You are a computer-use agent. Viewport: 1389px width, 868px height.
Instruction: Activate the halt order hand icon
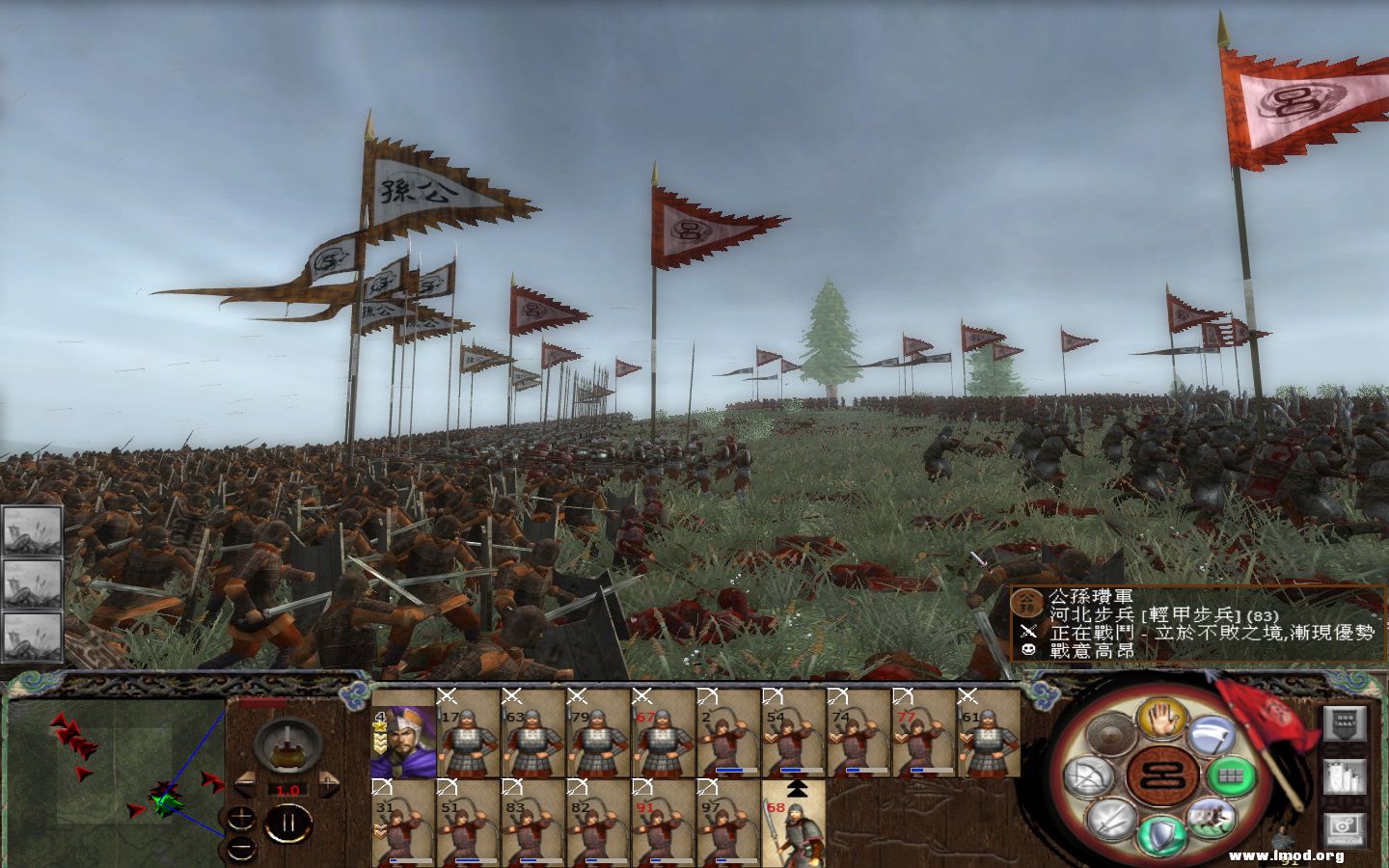1159,719
